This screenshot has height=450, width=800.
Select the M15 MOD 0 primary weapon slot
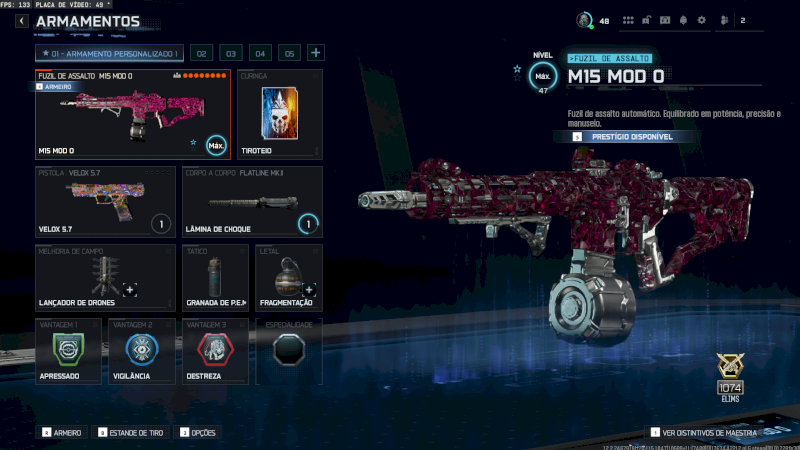click(132, 114)
